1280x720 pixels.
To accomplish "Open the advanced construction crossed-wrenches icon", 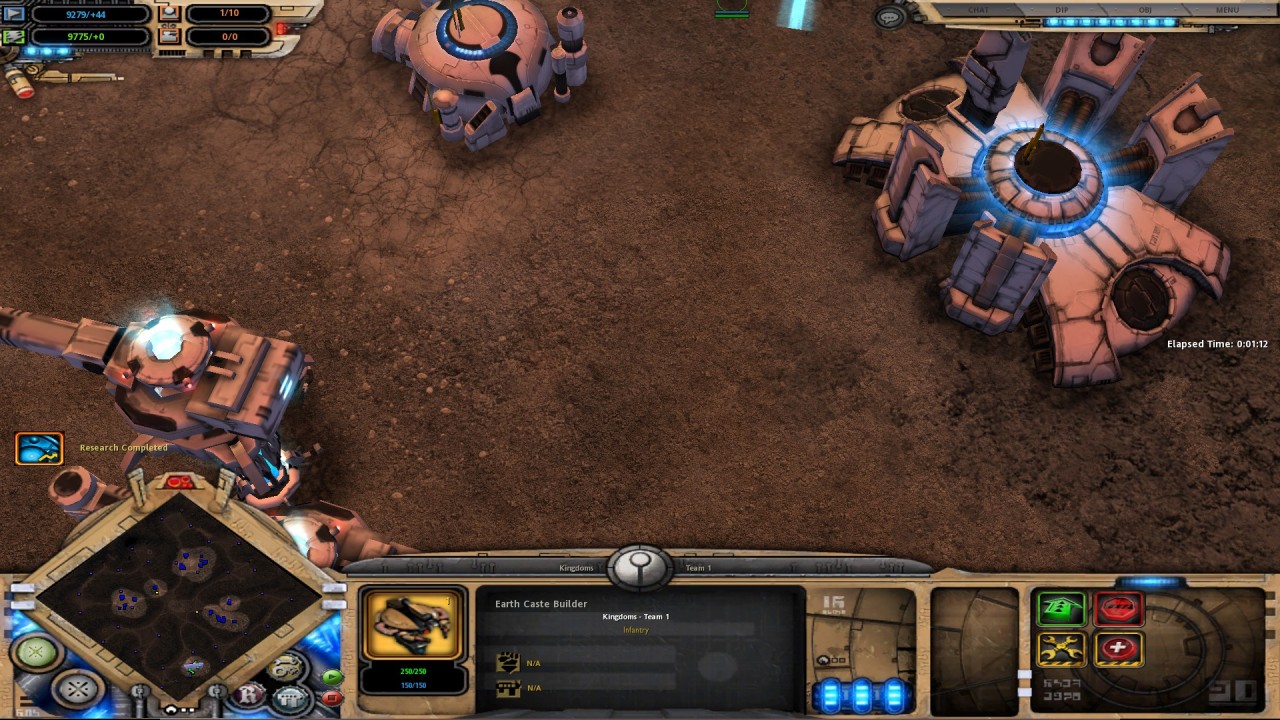I will 1062,649.
